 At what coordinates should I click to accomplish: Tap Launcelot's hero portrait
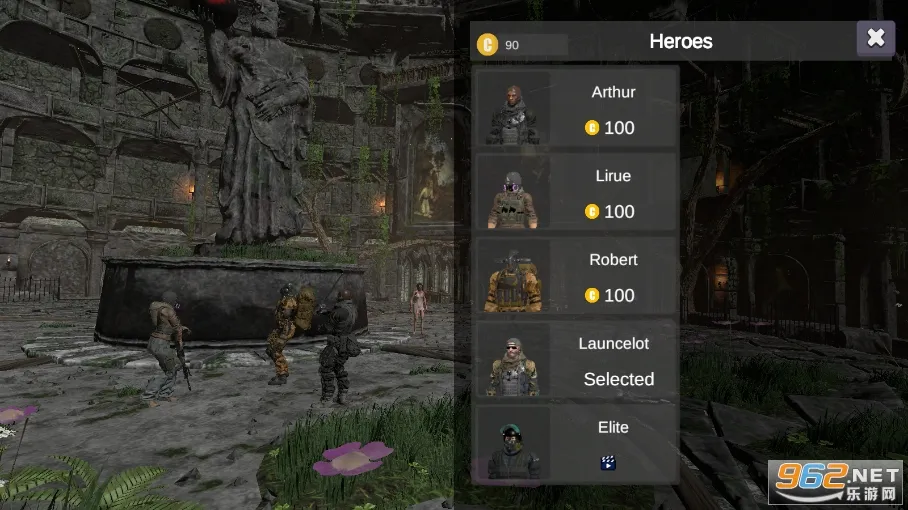point(513,360)
